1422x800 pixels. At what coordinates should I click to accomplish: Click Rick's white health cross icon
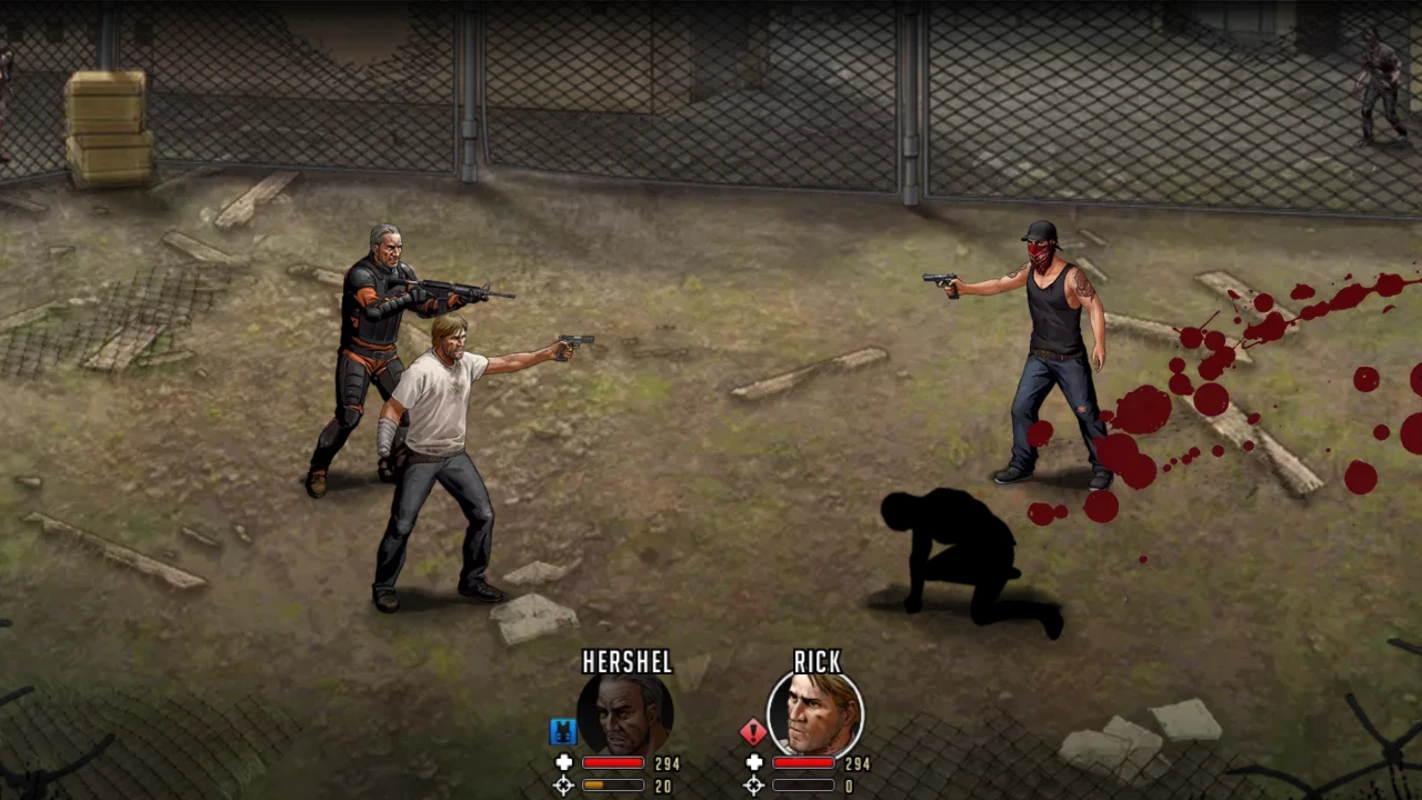pos(755,763)
